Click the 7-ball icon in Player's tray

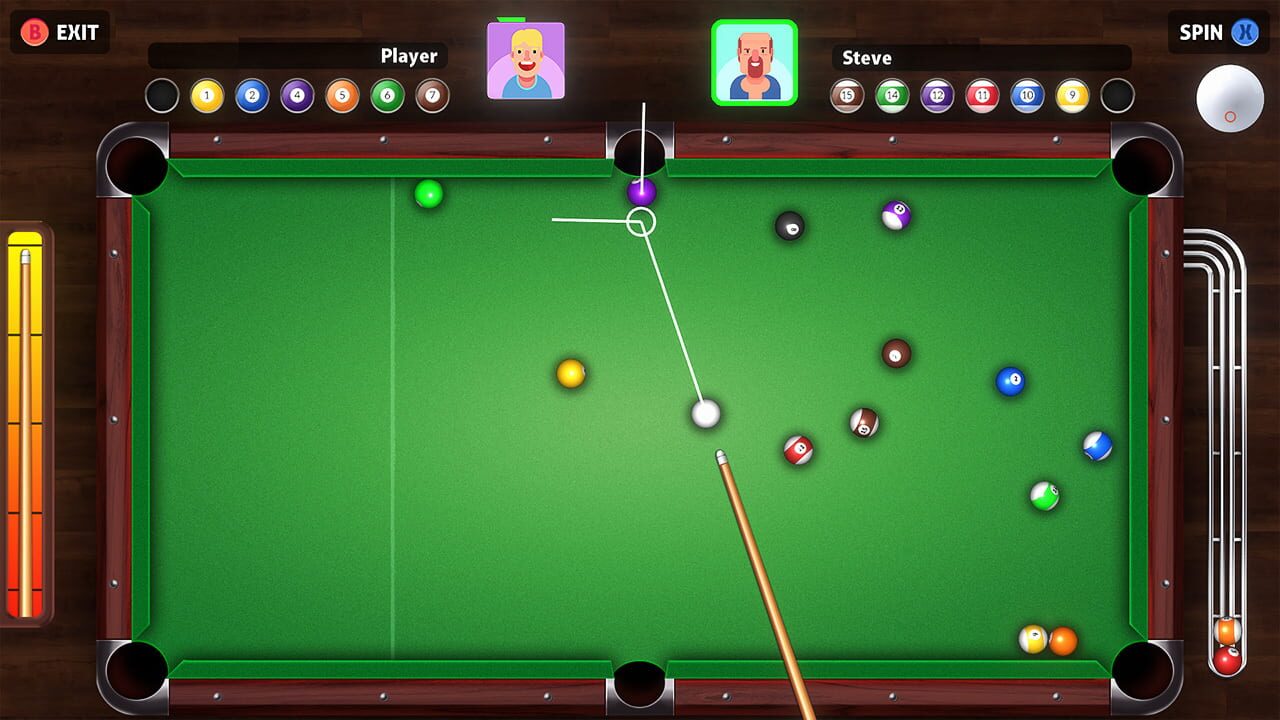pyautogui.click(x=430, y=96)
